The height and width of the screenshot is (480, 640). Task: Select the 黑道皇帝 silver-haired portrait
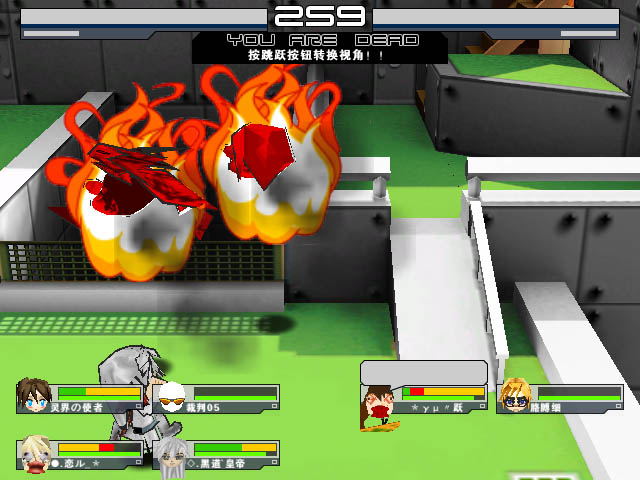pos(172,453)
